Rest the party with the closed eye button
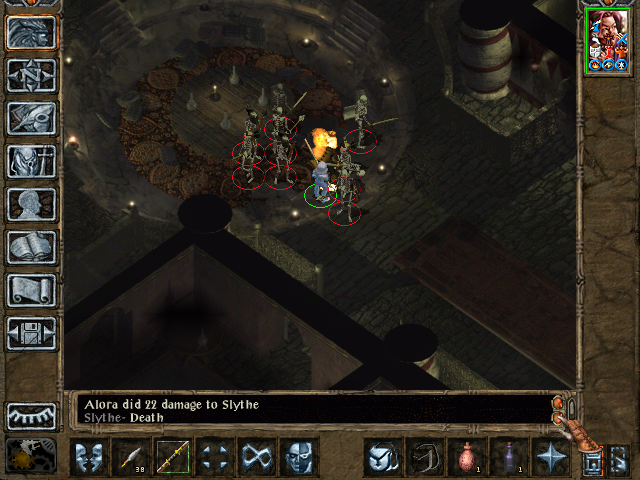Viewport: 640px width, 480px height. pos(31,415)
